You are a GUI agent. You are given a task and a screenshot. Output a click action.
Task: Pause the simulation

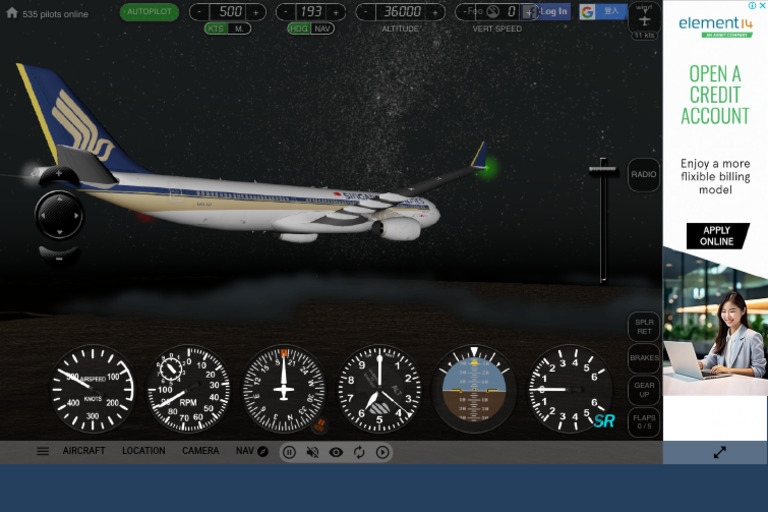289,452
